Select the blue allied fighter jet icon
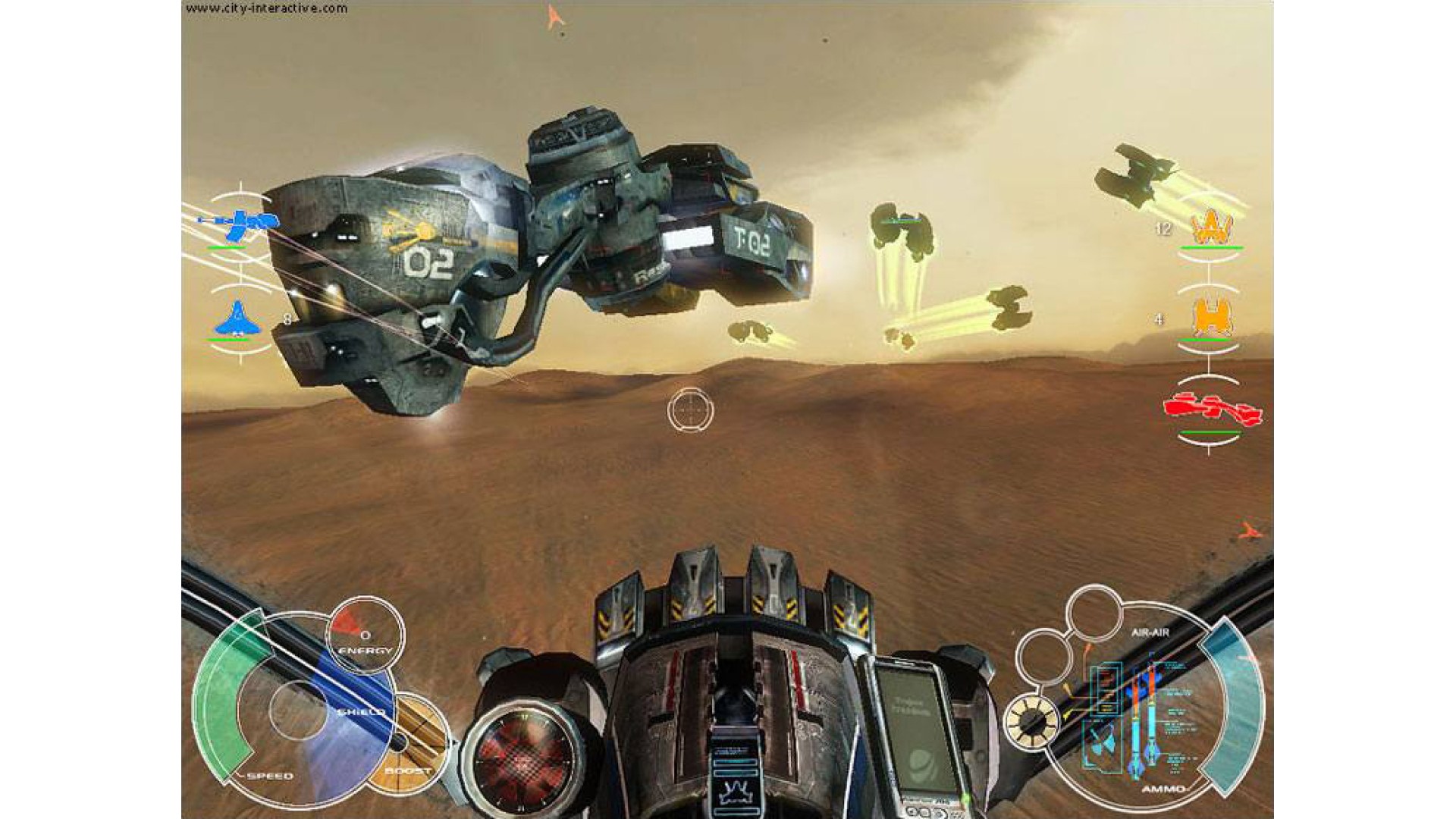This screenshot has height=819, width=1456. 237,318
